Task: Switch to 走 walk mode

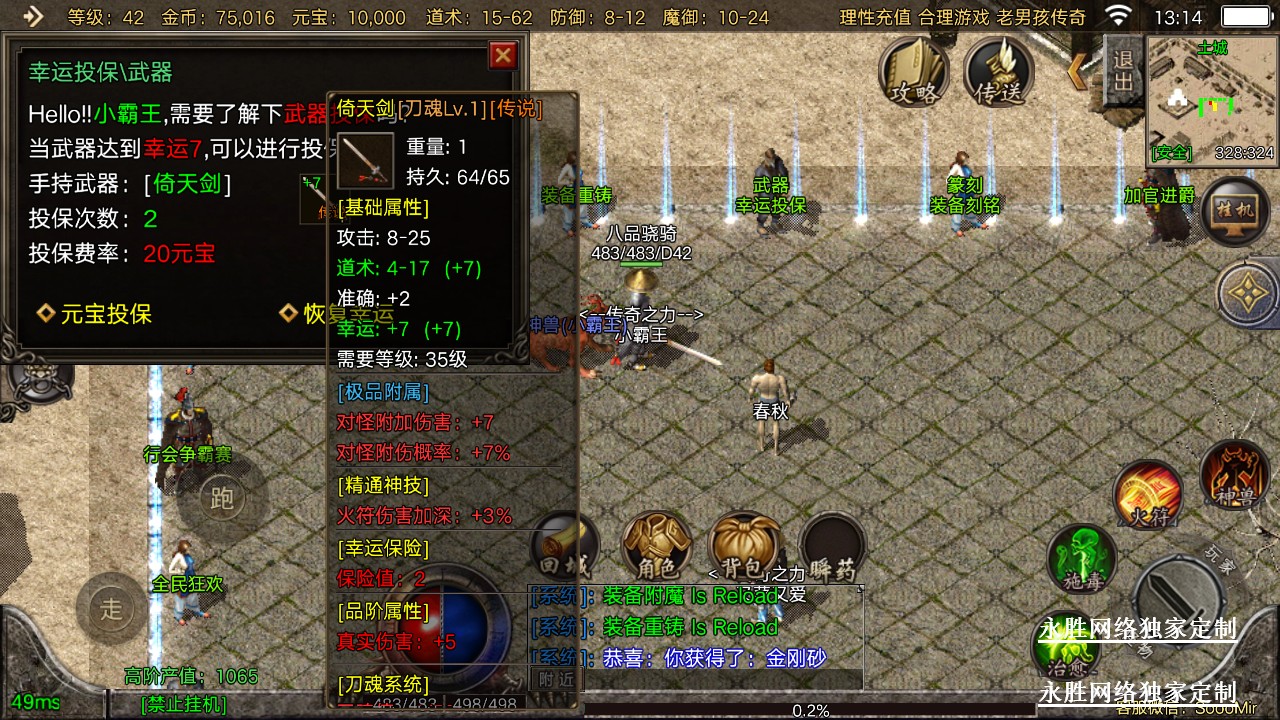Action: [x=111, y=607]
